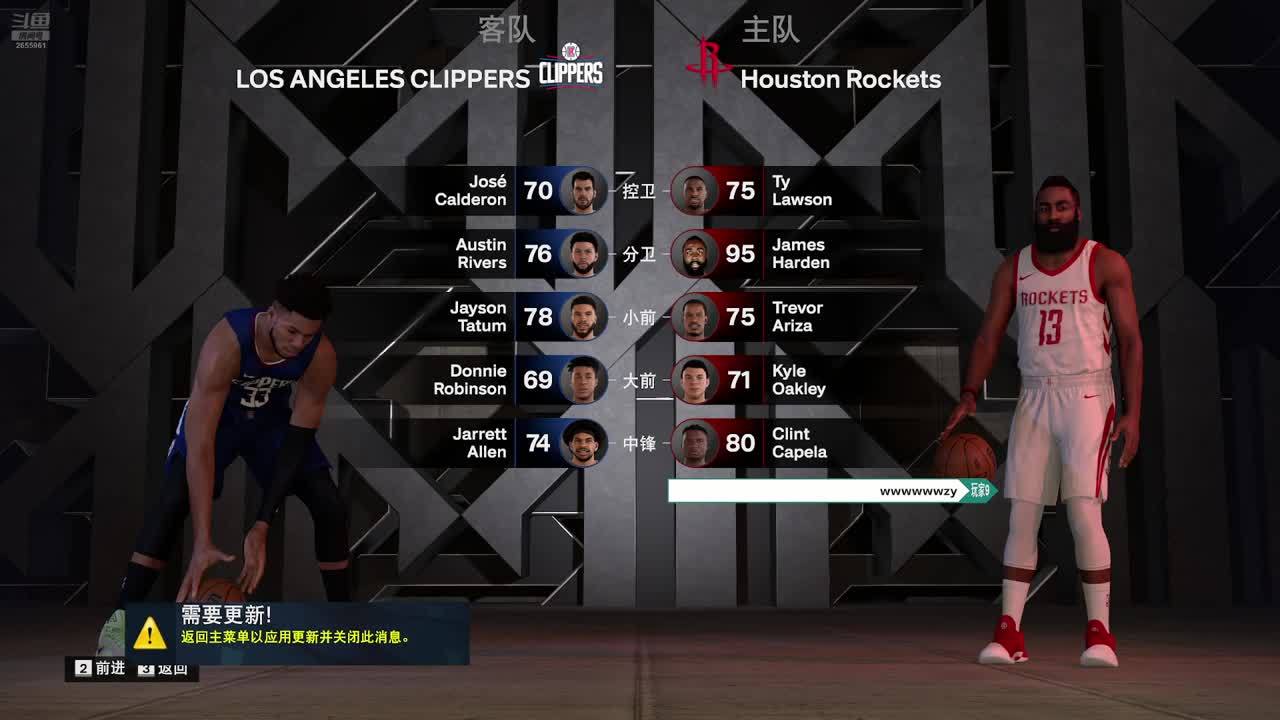Click the update required warning notification
The image size is (1280, 720).
tap(296, 632)
